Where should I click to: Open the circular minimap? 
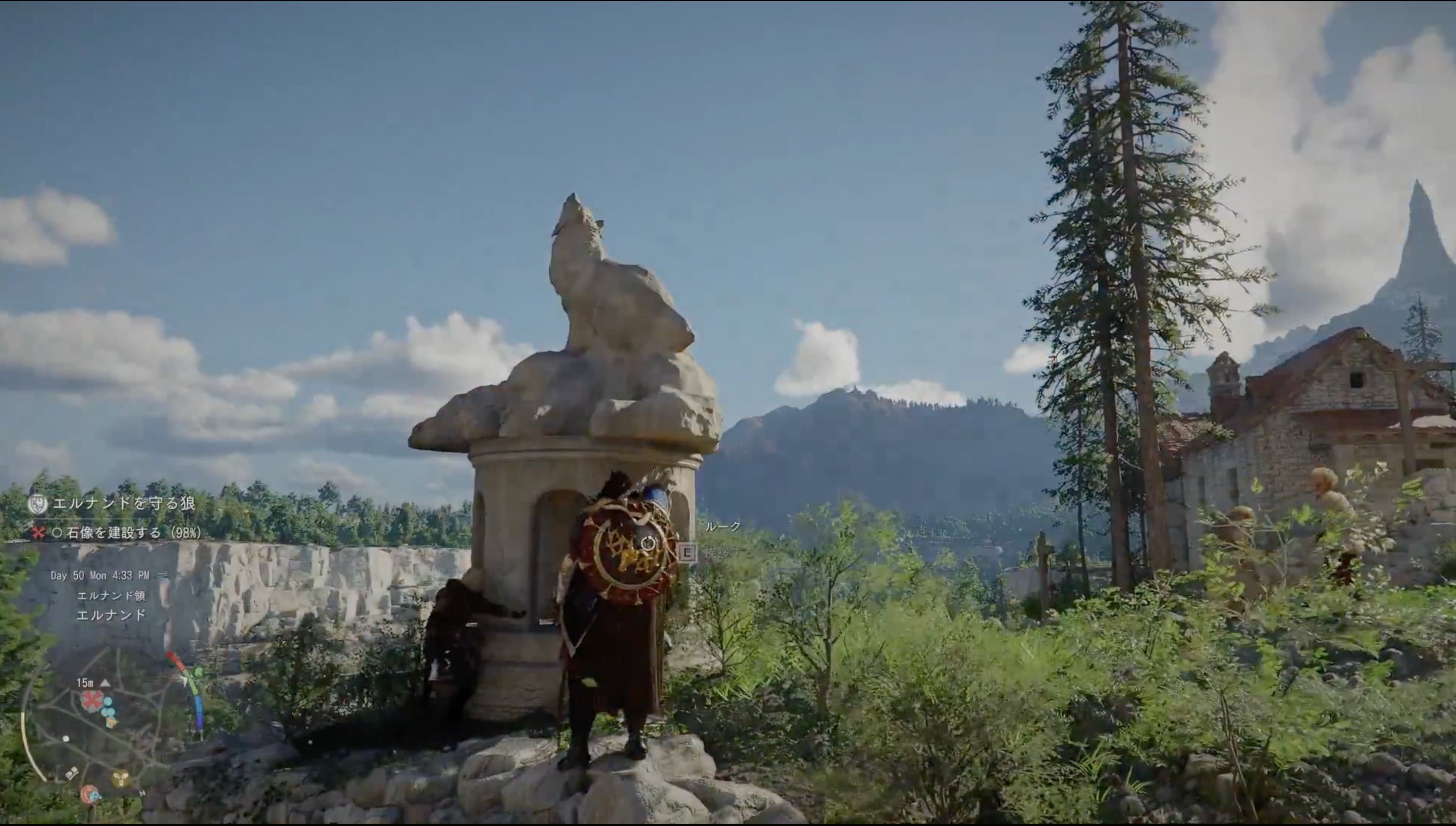(108, 732)
